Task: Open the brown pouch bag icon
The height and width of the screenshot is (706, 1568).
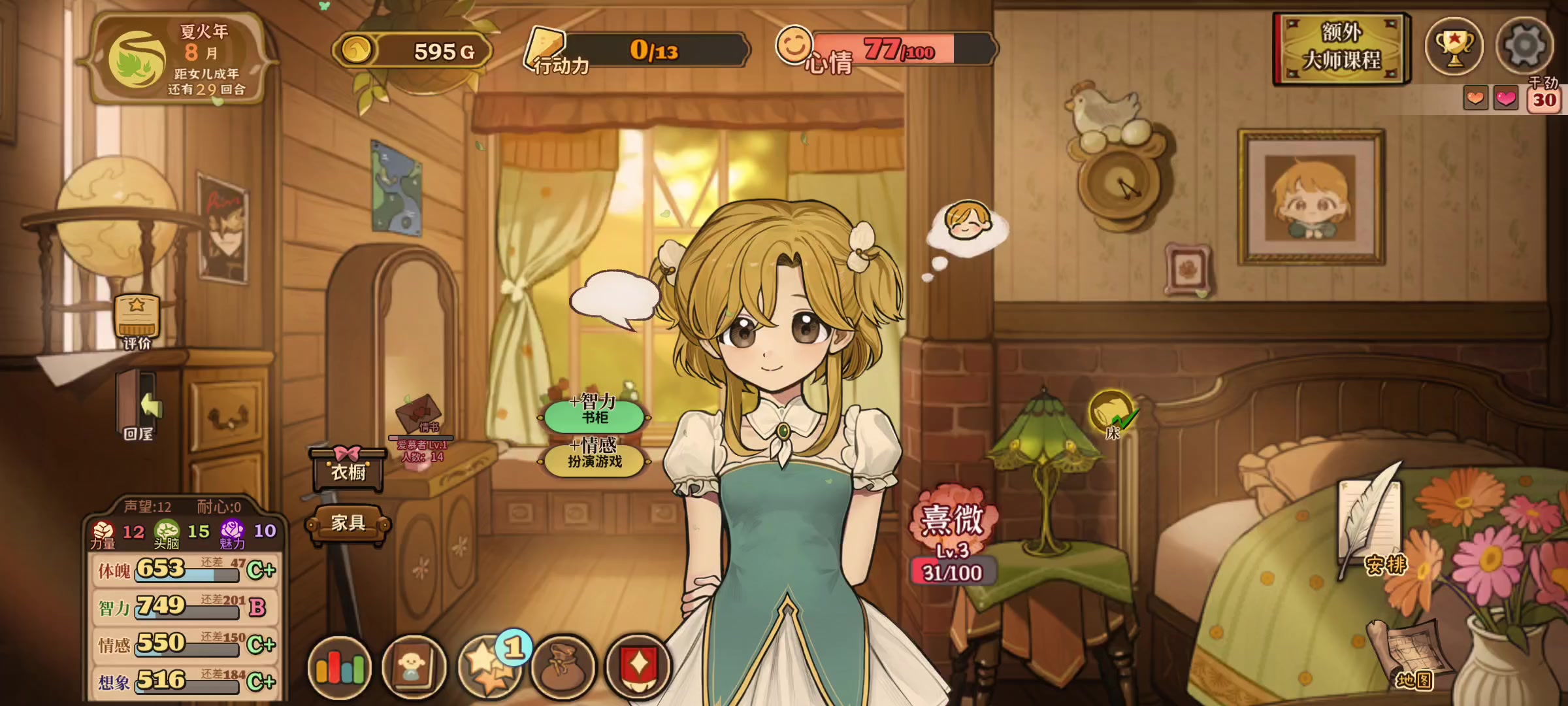Action: pos(563,668)
